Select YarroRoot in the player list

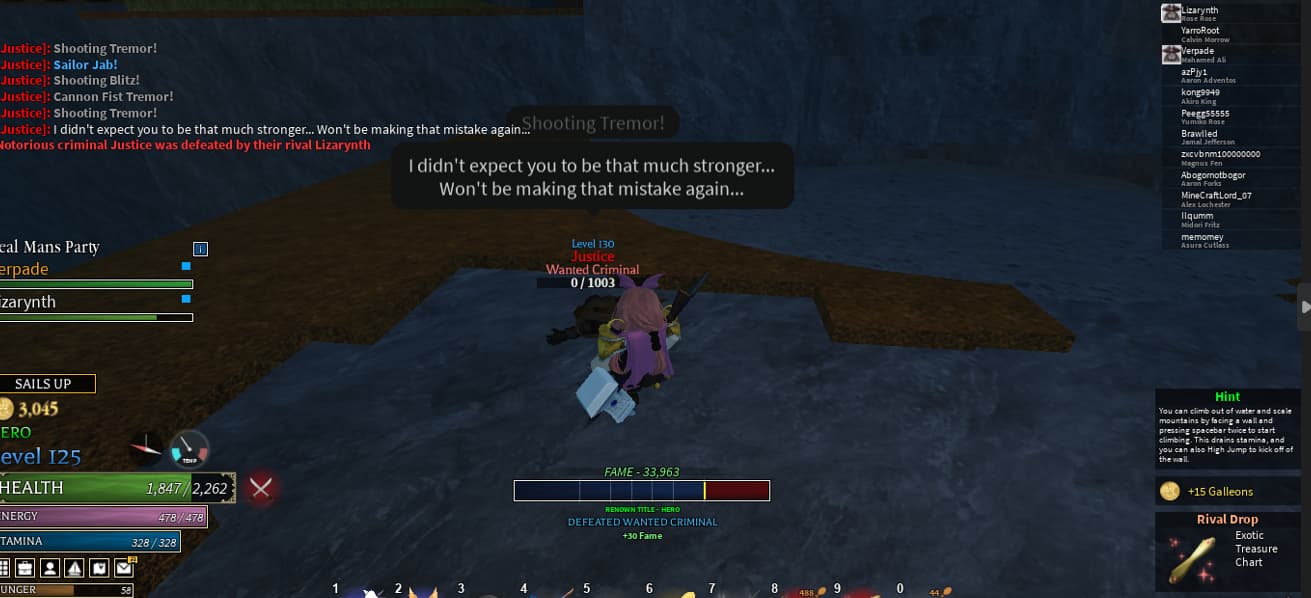tap(1199, 31)
